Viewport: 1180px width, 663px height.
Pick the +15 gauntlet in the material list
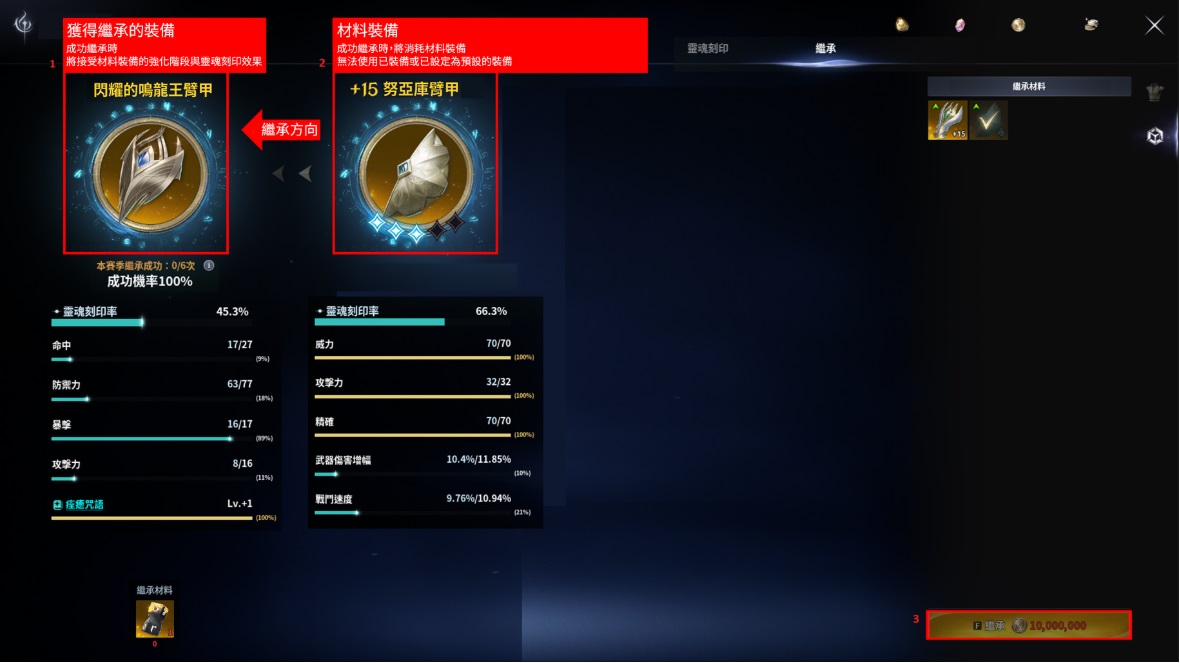(947, 121)
